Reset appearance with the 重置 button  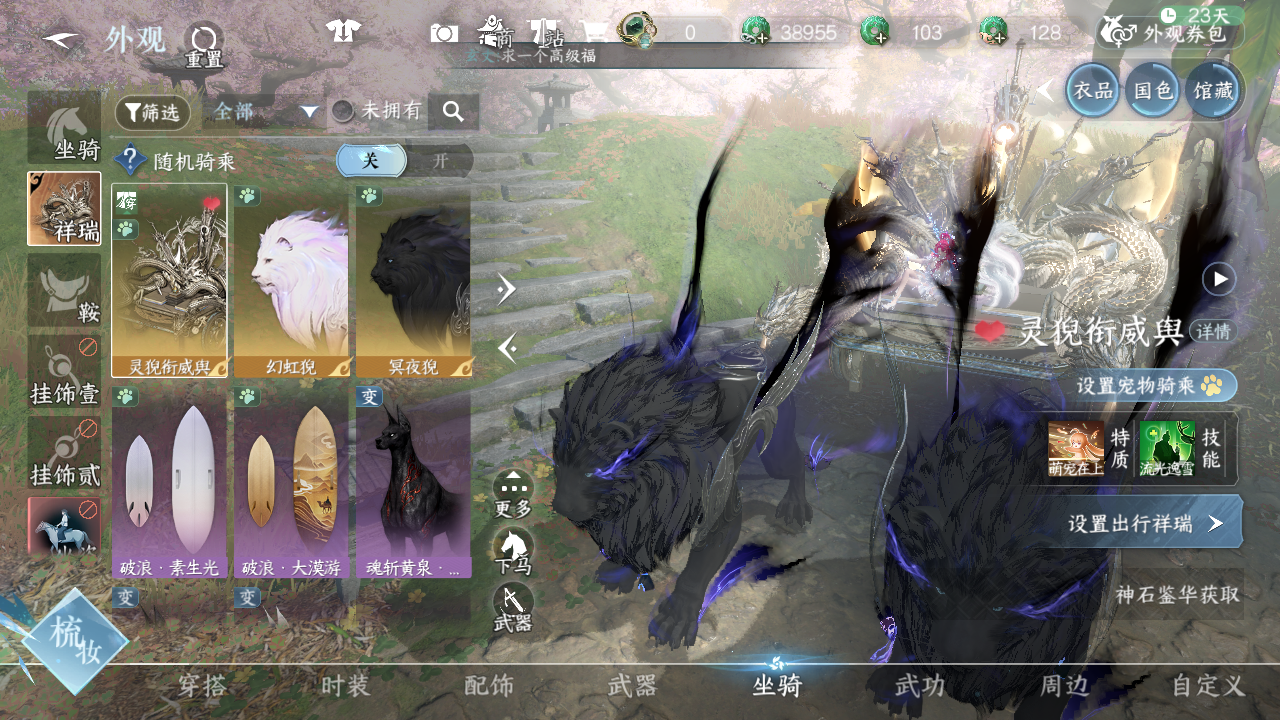click(x=204, y=45)
